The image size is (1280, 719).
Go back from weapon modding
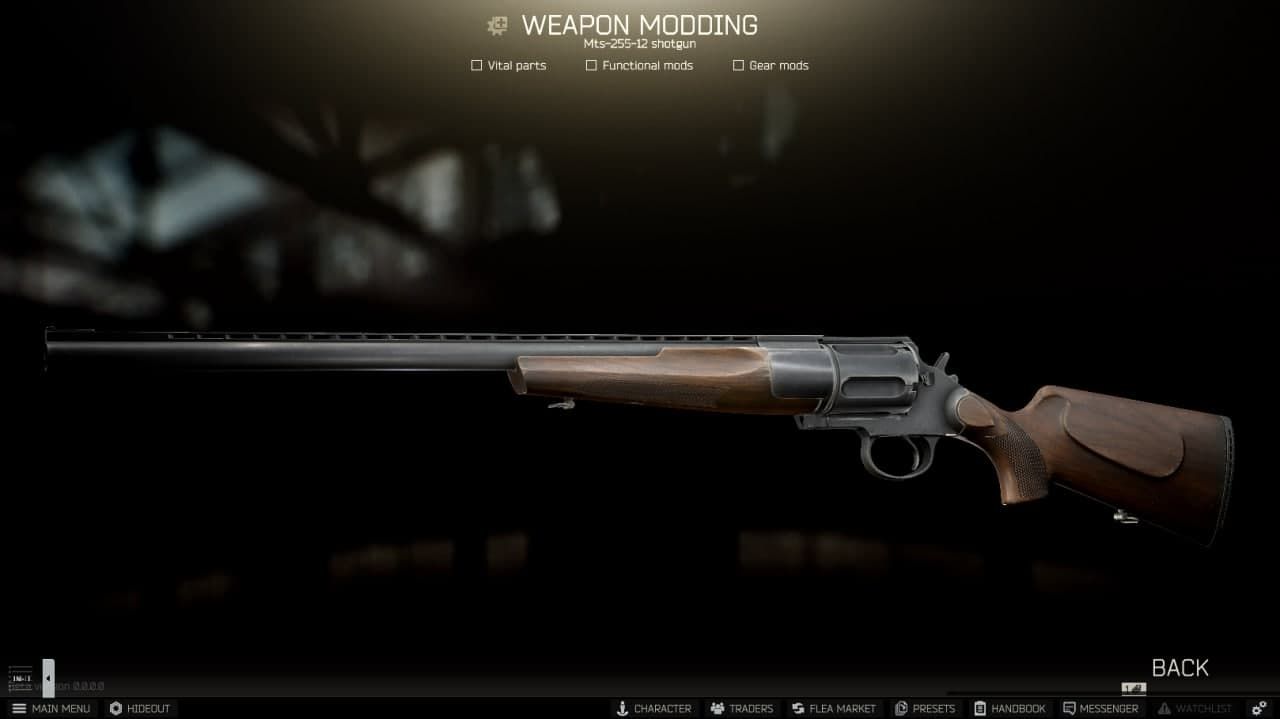point(1179,668)
